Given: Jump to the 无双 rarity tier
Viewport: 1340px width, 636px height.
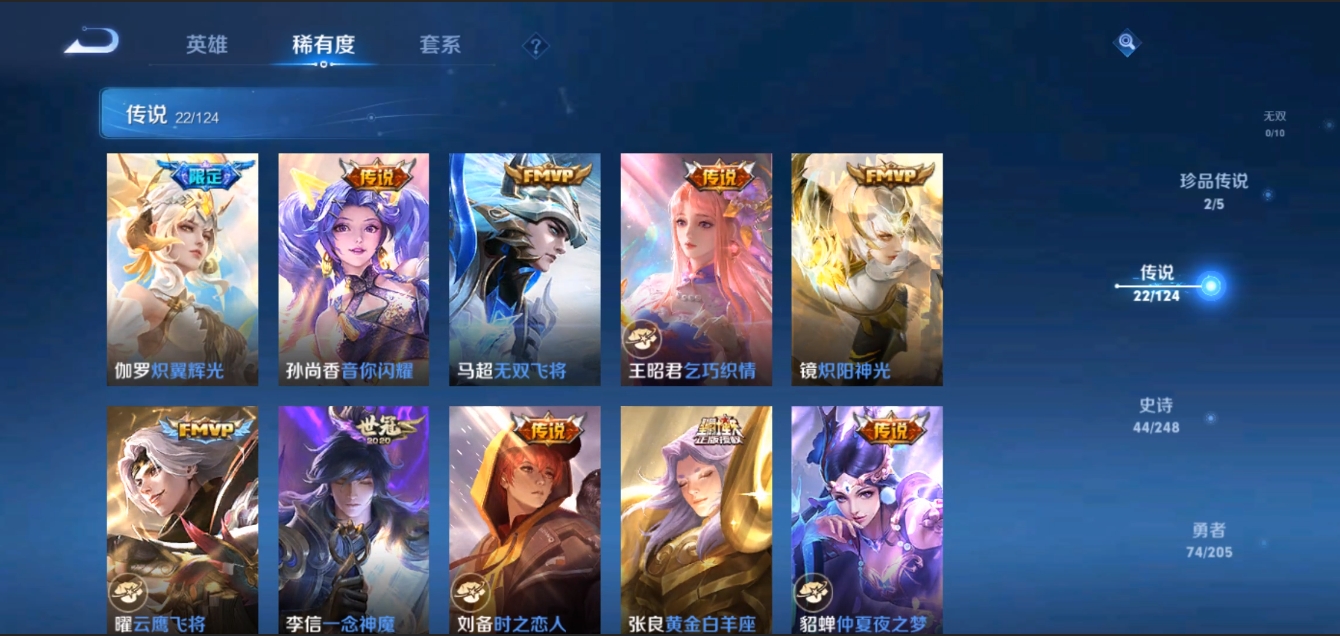Looking at the screenshot, I should (x=1274, y=124).
